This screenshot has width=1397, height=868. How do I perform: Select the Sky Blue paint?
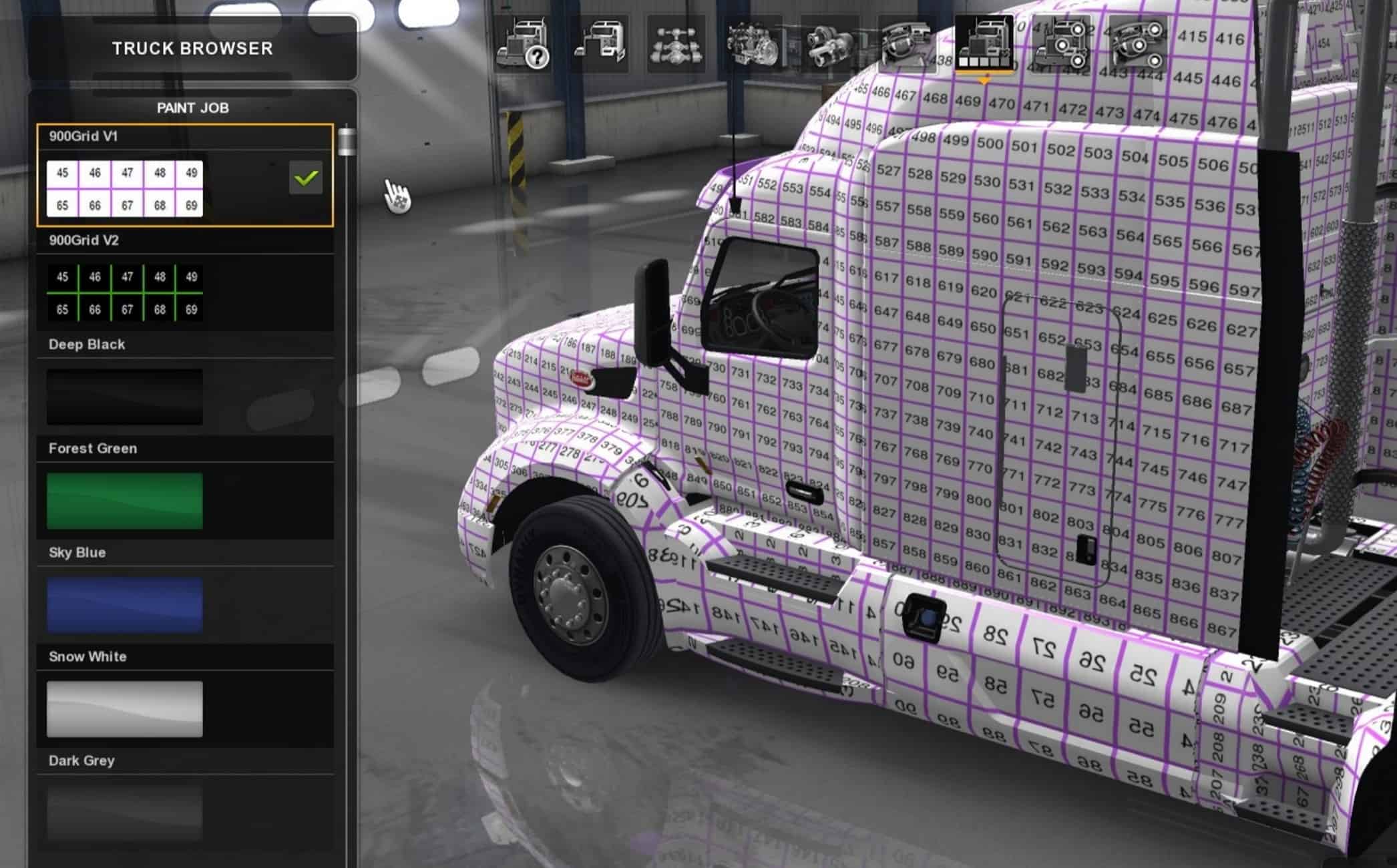[x=125, y=605]
